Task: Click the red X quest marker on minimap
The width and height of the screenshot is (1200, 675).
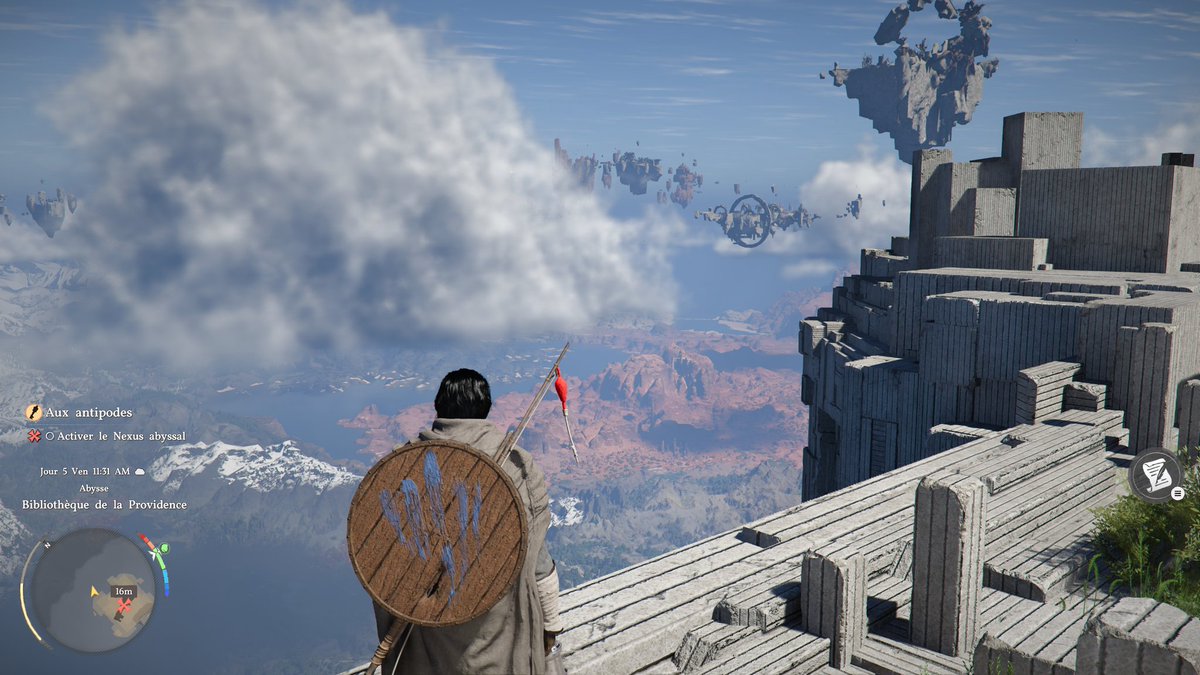Action: (x=124, y=605)
